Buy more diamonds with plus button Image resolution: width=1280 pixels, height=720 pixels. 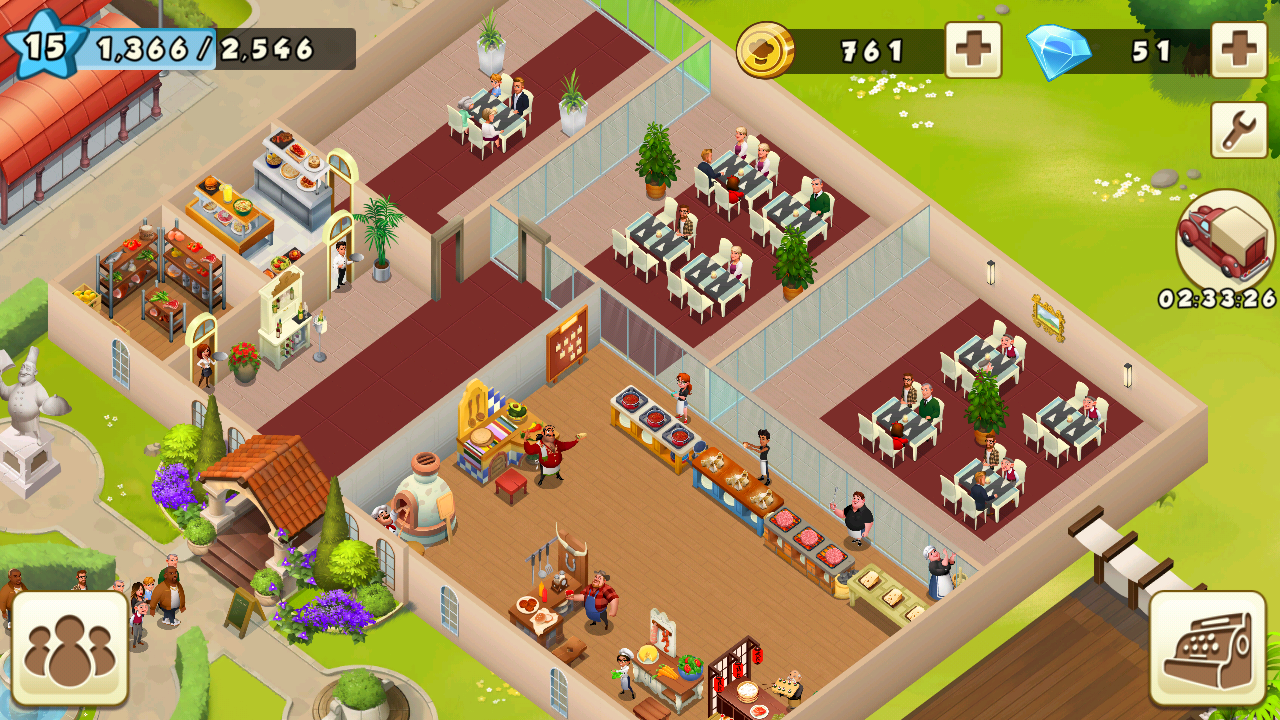1239,49
